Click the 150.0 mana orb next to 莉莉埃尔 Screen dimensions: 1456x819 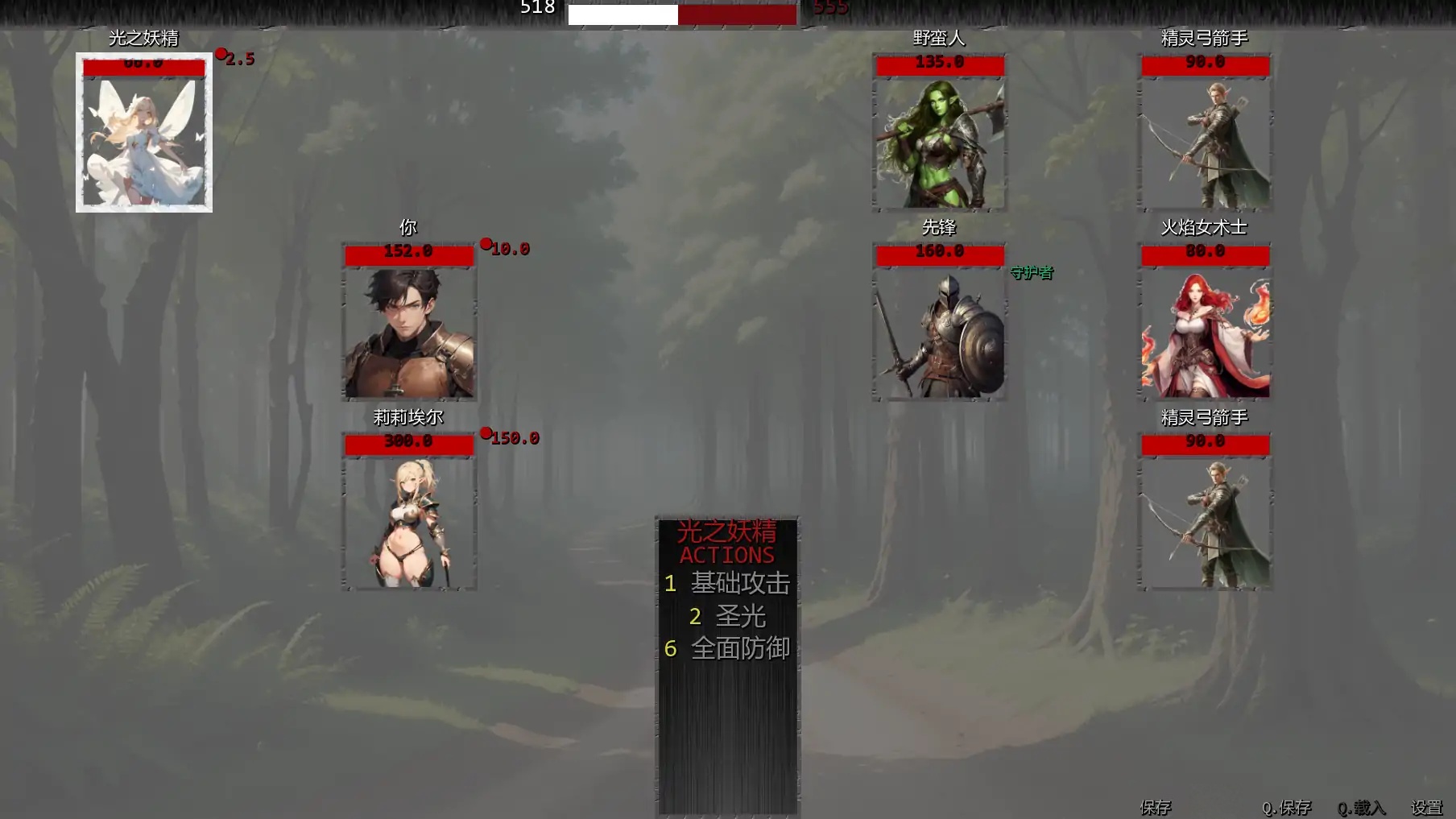(486, 435)
